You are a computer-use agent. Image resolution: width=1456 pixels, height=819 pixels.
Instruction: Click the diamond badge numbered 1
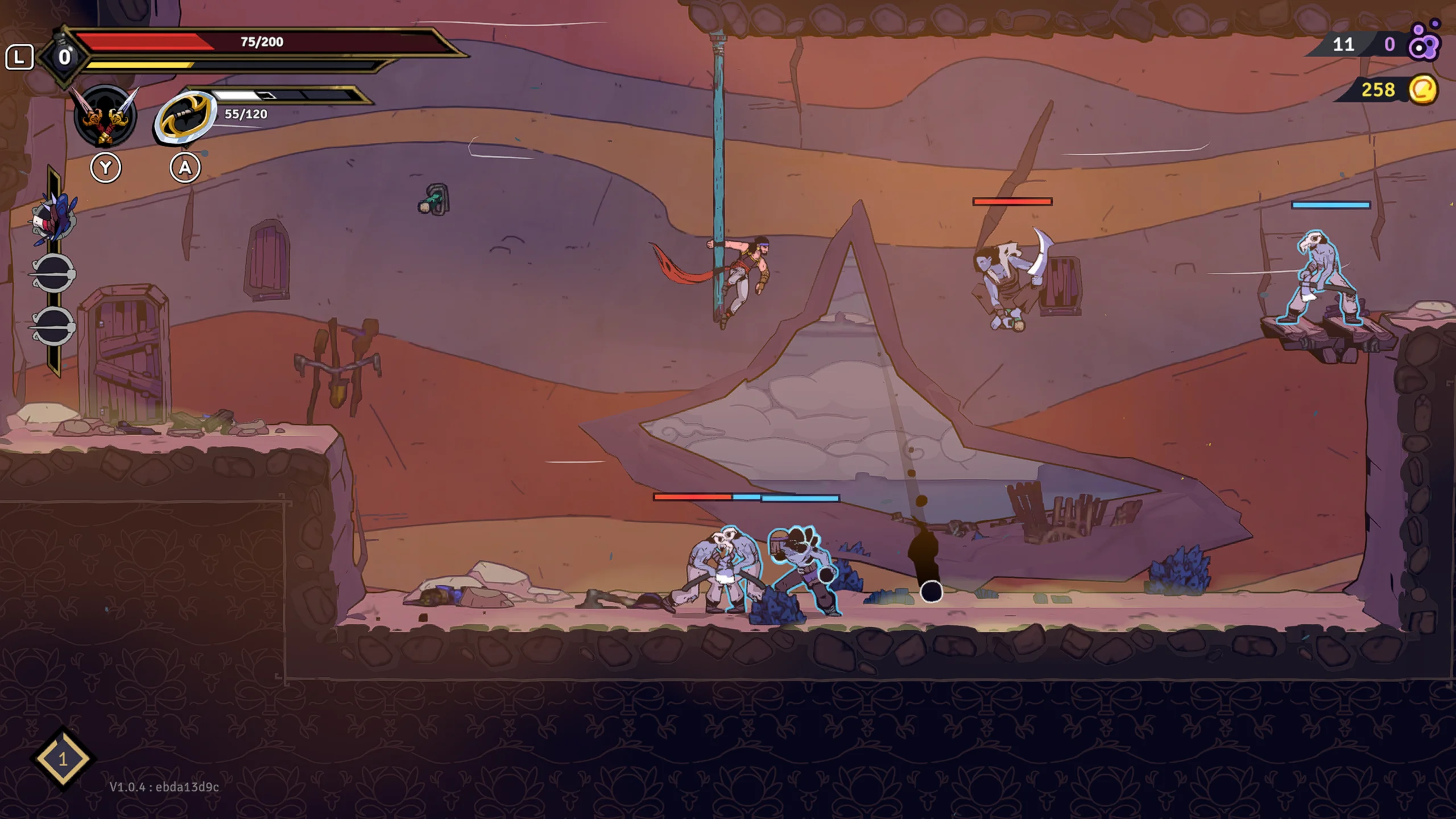point(63,759)
